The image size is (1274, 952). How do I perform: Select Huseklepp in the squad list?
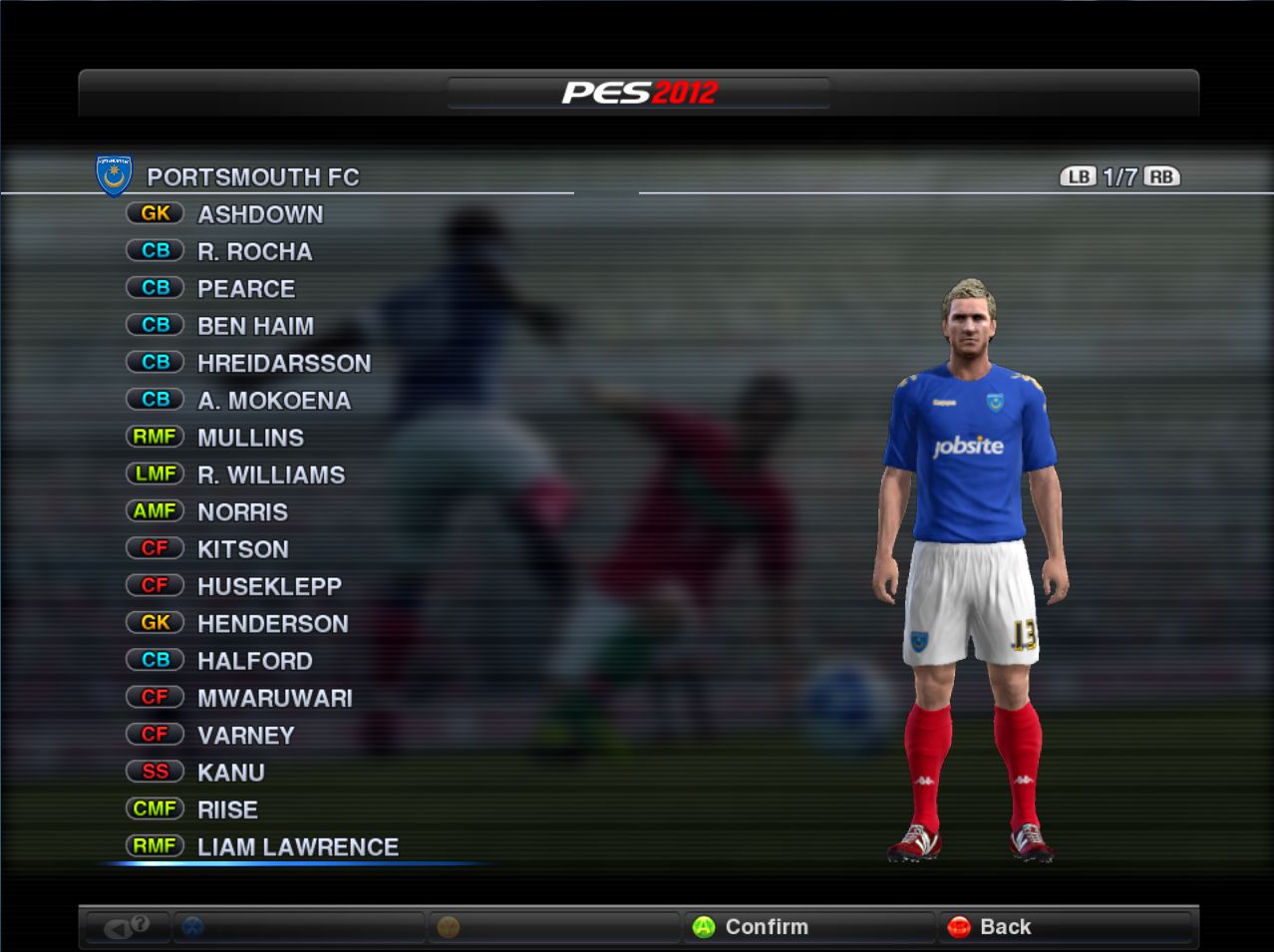click(x=269, y=586)
